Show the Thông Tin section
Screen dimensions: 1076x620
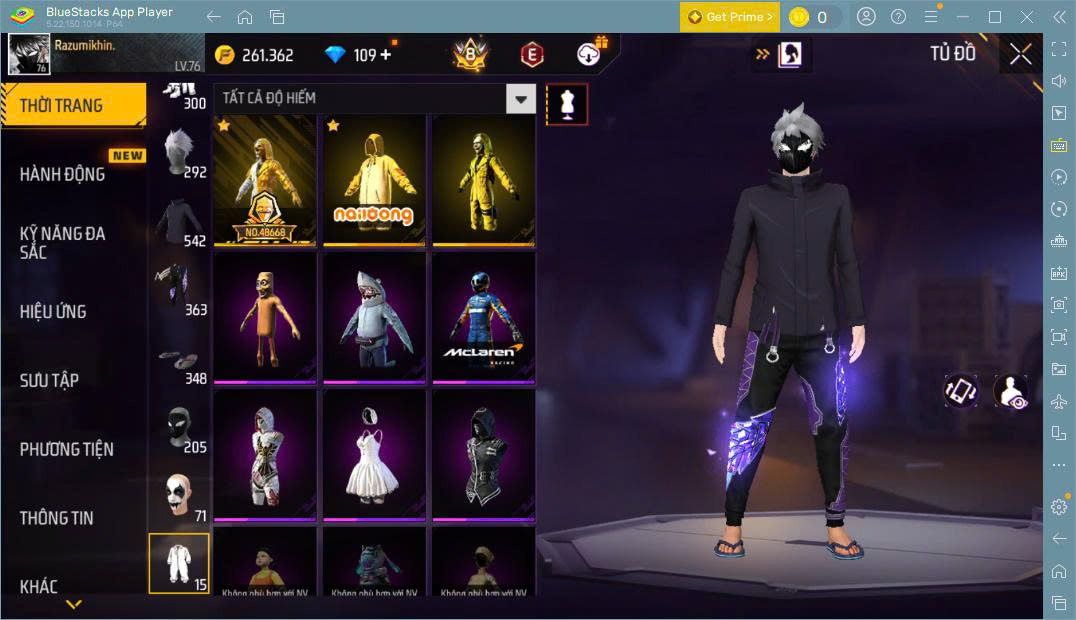click(56, 517)
